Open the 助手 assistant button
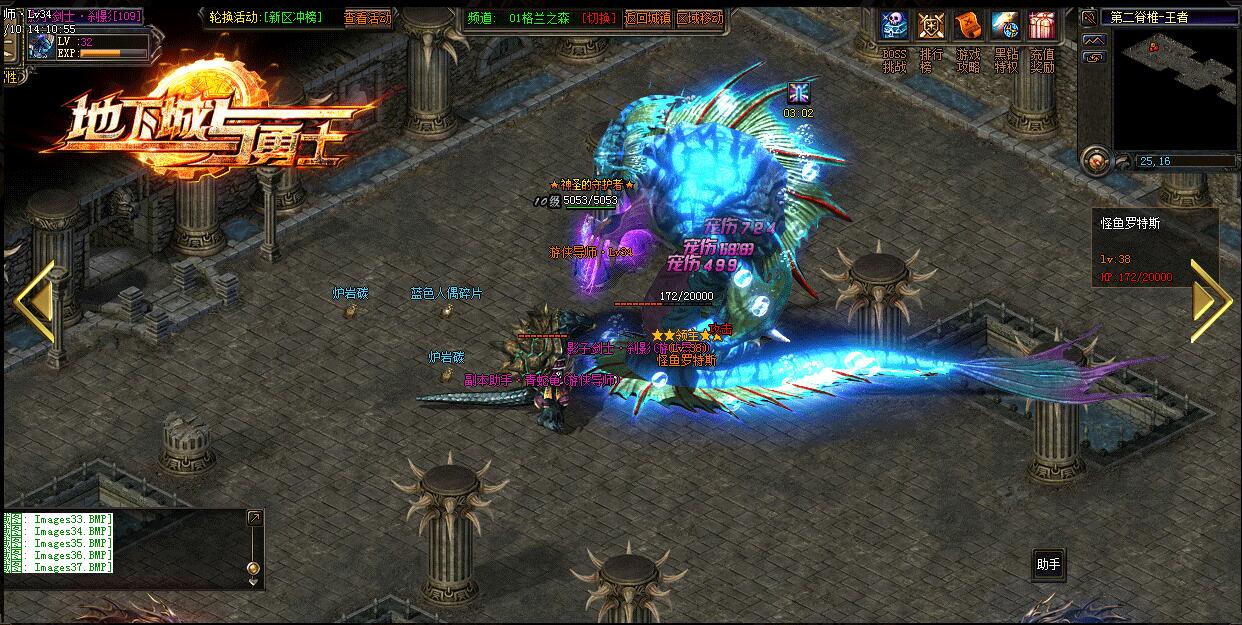Viewport: 1242px width, 625px height. (1048, 565)
